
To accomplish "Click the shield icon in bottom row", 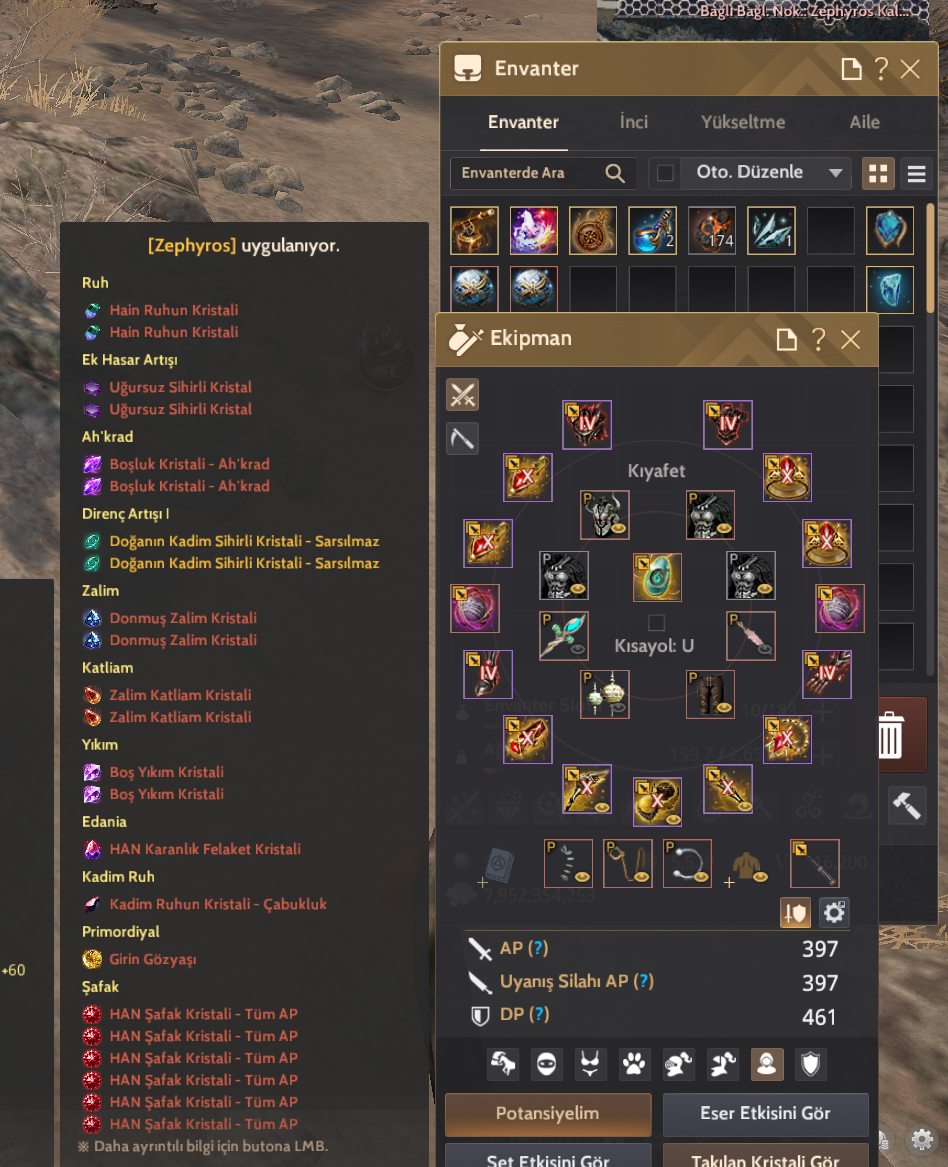I will click(811, 1064).
